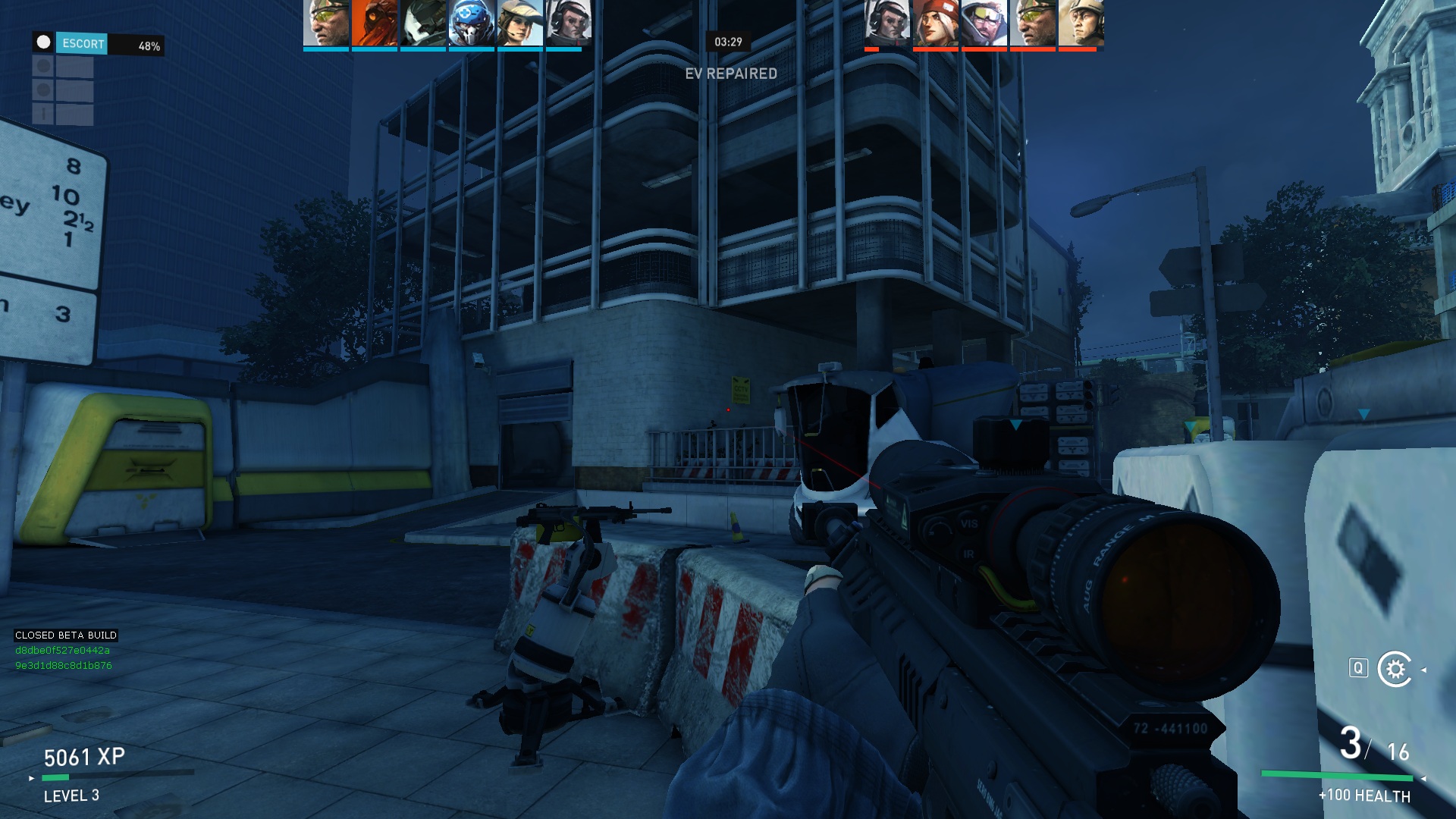
Task: Select the blue medic helmet portrait
Action: tap(472, 23)
